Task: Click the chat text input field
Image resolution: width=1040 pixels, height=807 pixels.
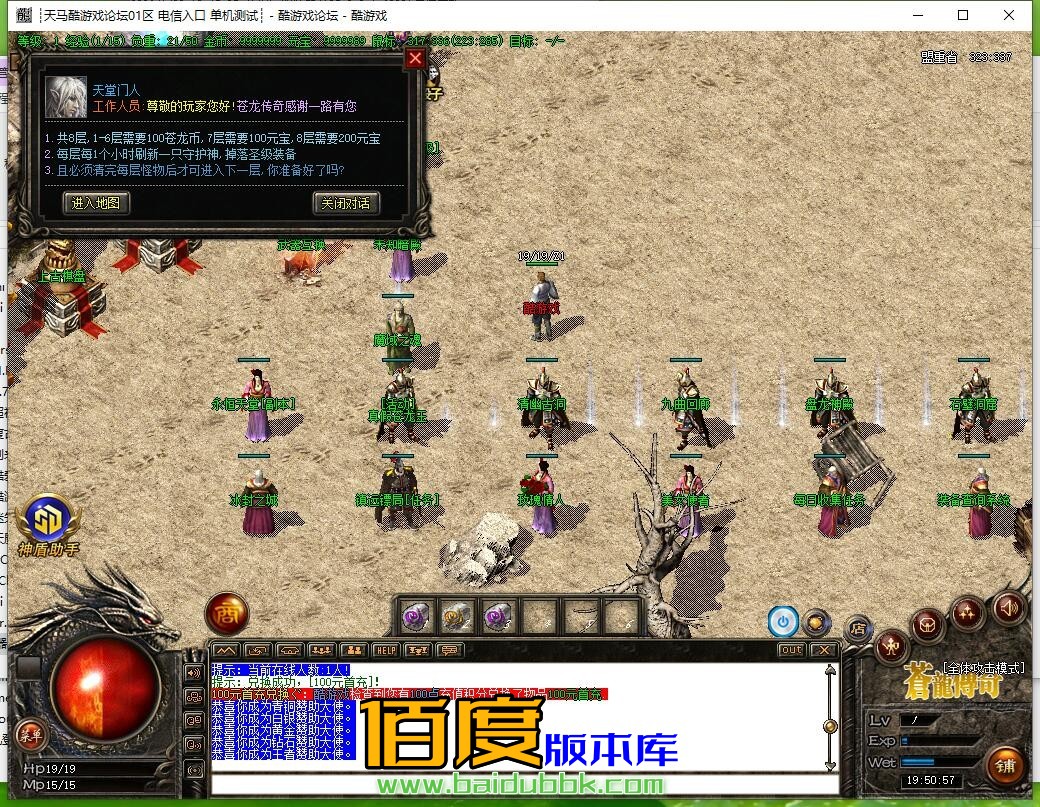Action: pos(520,783)
